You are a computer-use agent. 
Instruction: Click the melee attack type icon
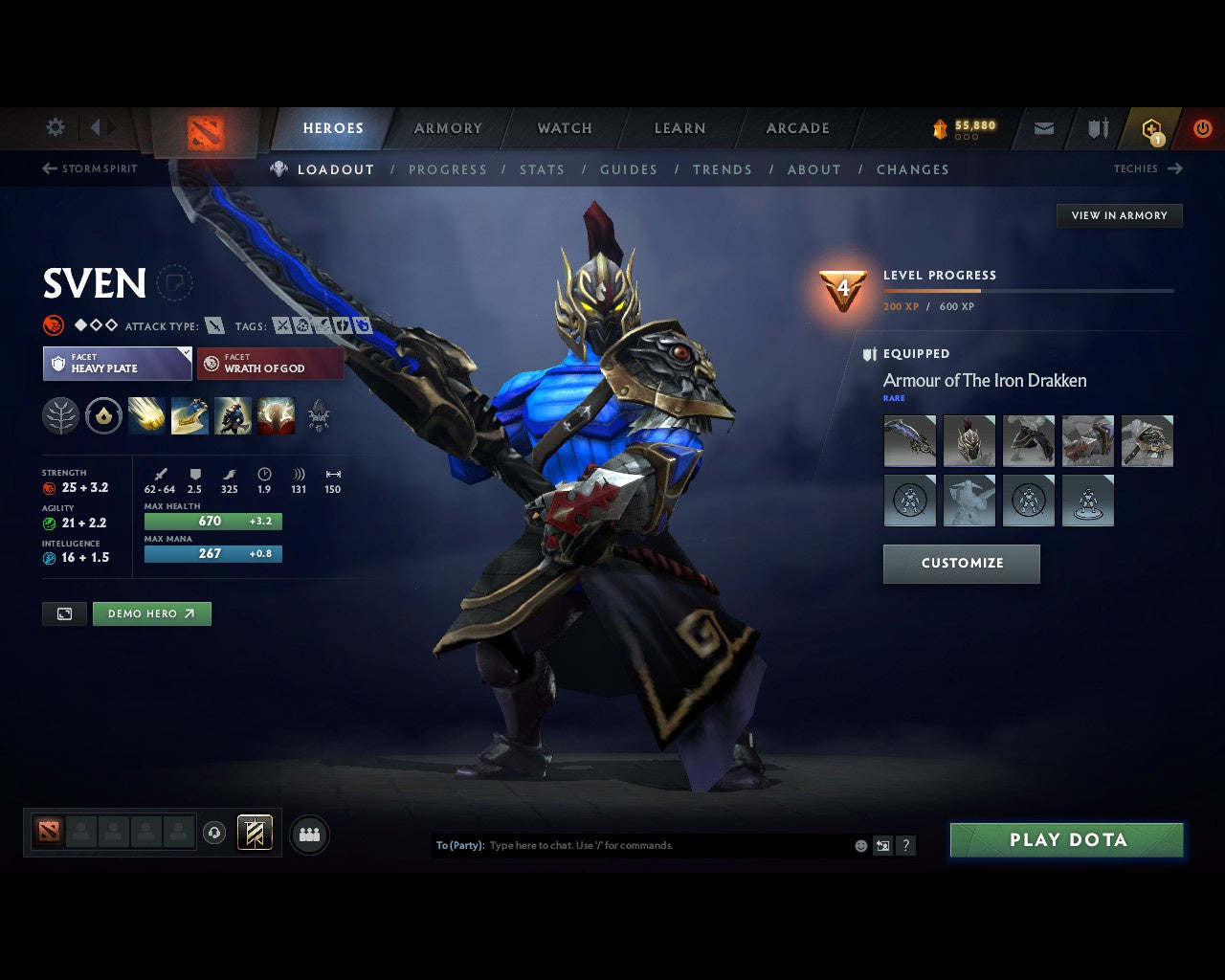[x=213, y=325]
